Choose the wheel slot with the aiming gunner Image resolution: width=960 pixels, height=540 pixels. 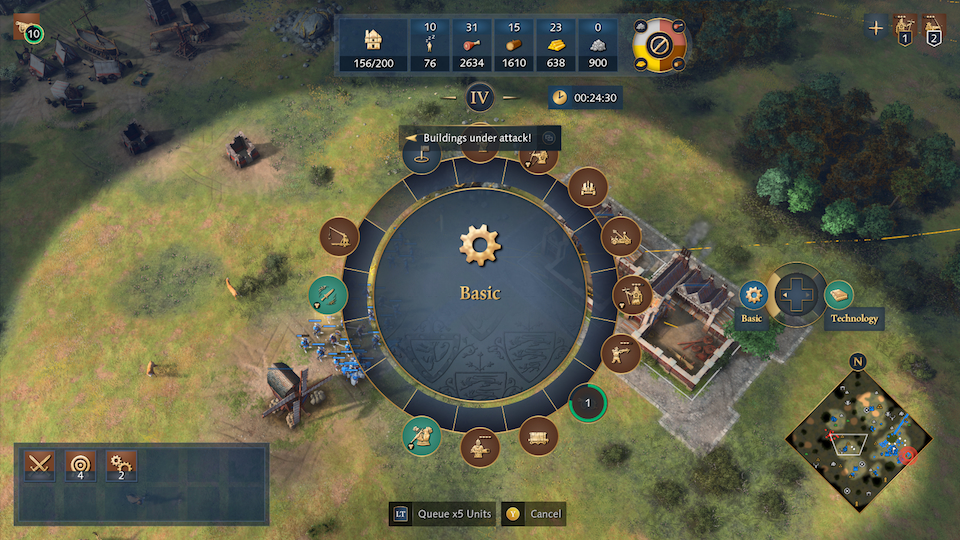click(x=621, y=351)
